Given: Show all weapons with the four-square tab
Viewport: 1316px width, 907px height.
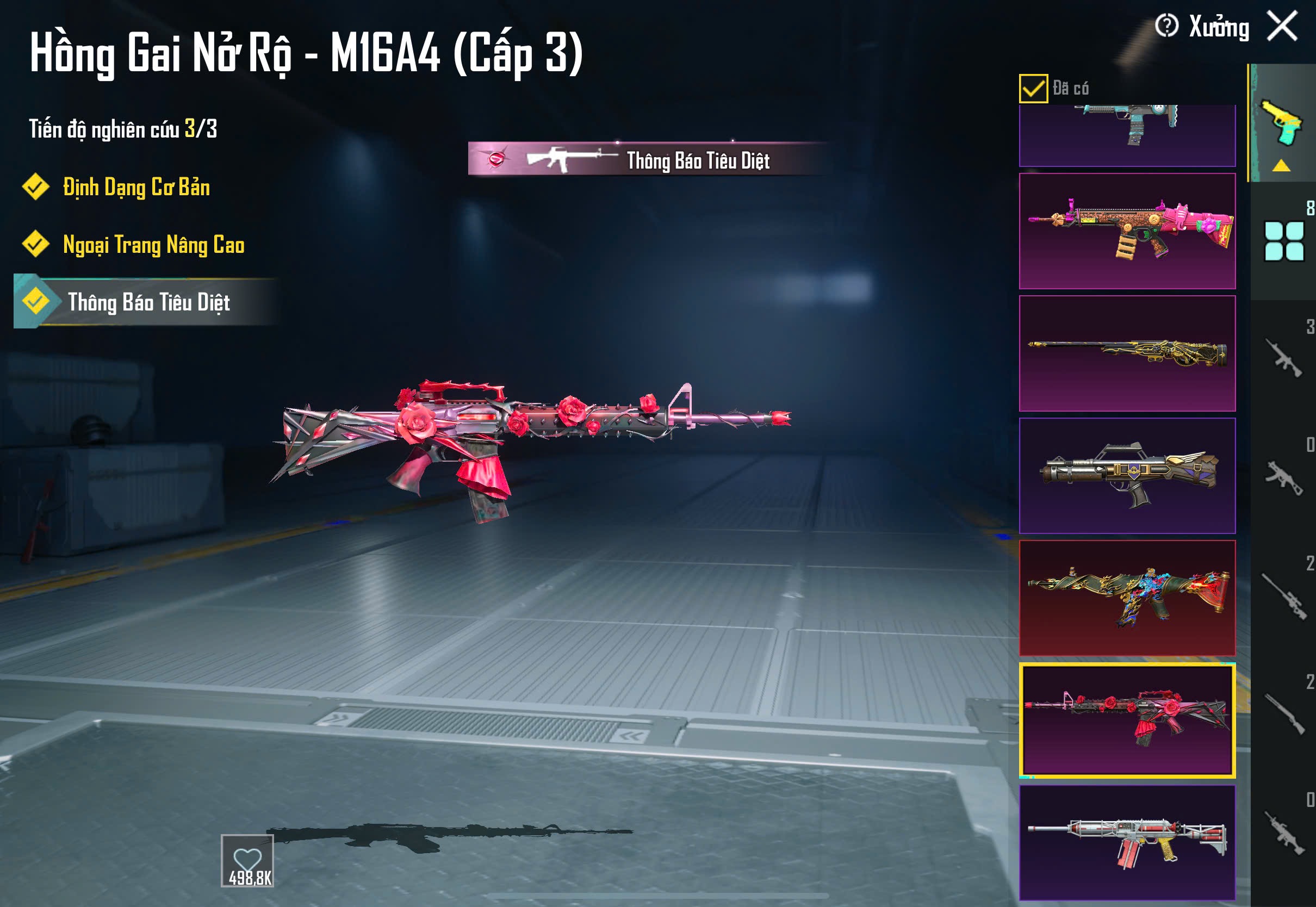Looking at the screenshot, I should click(1283, 241).
